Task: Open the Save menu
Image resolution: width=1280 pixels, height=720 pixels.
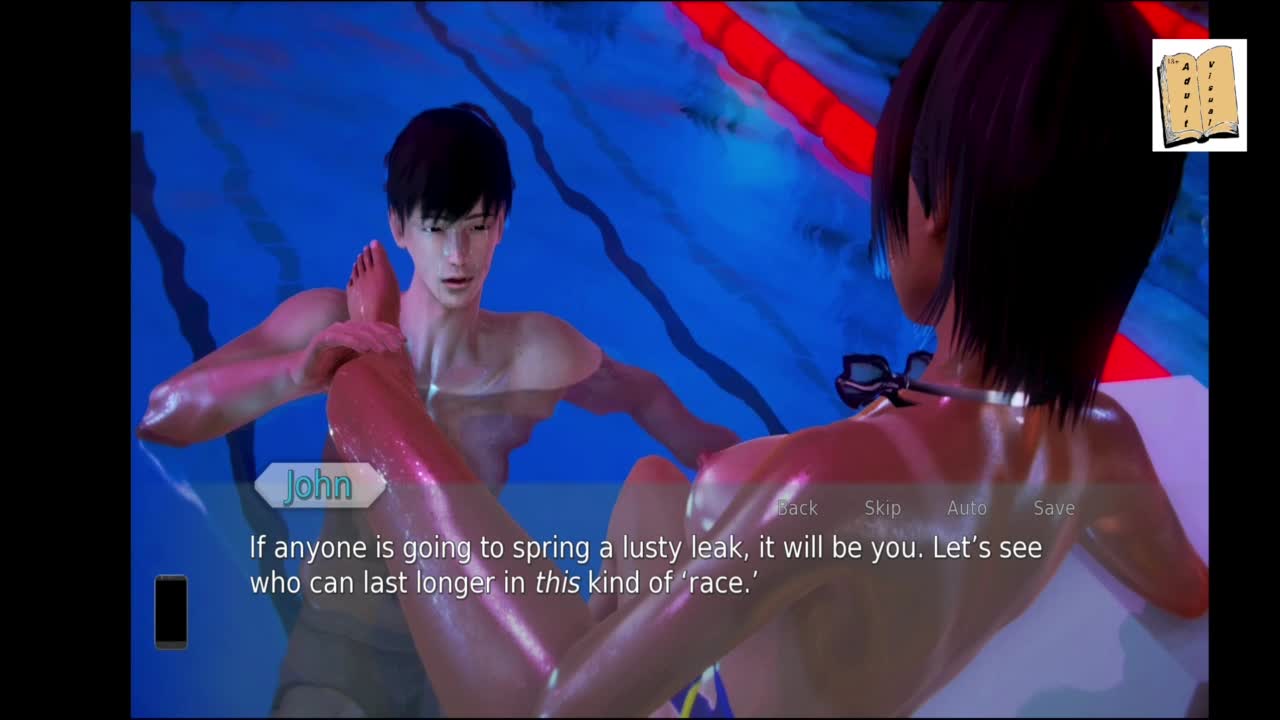Action: pyautogui.click(x=1054, y=508)
